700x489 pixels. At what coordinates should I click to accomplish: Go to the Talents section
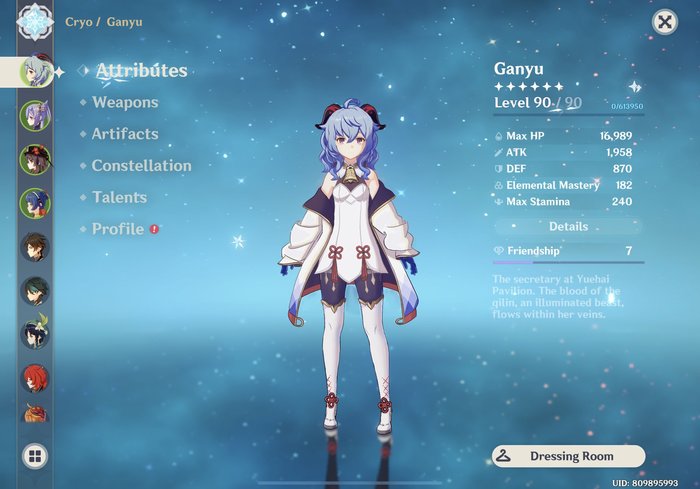(x=119, y=198)
